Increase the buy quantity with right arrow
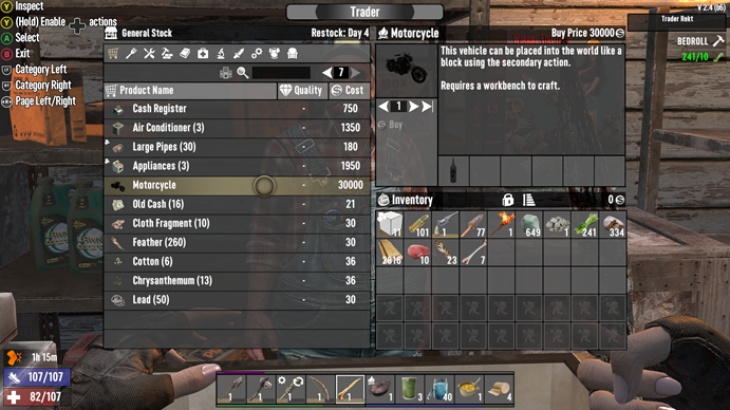This screenshot has width=730, height=410. [x=413, y=106]
